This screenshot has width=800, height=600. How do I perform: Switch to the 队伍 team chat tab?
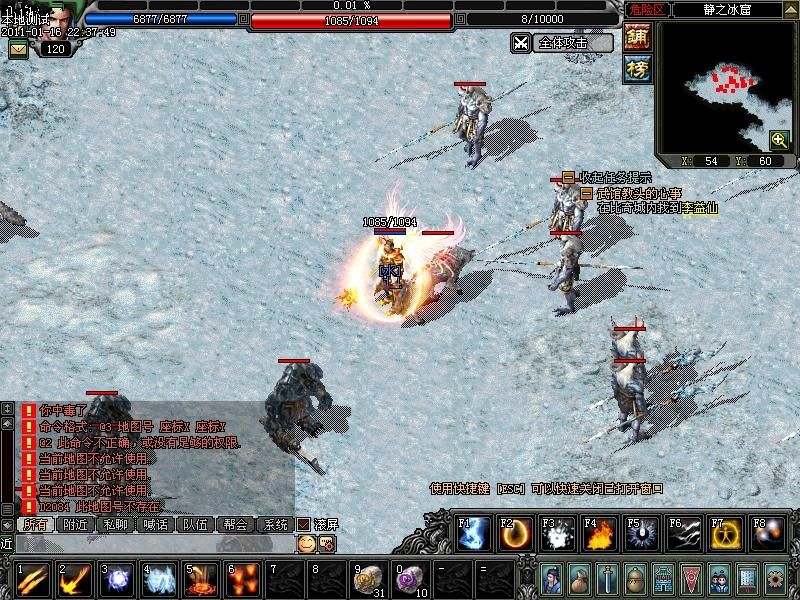pyautogui.click(x=196, y=524)
